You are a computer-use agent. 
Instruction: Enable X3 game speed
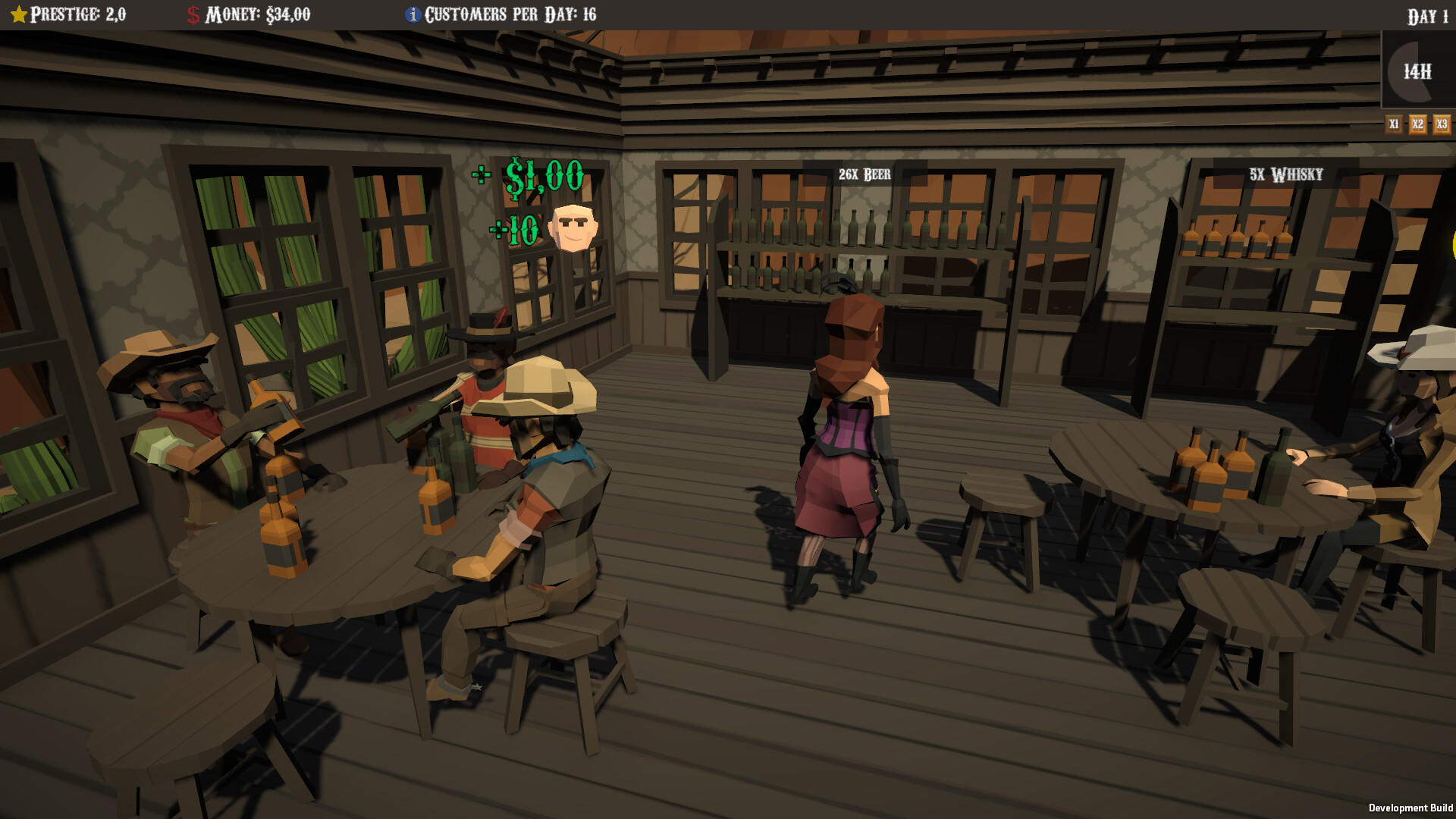(1441, 123)
